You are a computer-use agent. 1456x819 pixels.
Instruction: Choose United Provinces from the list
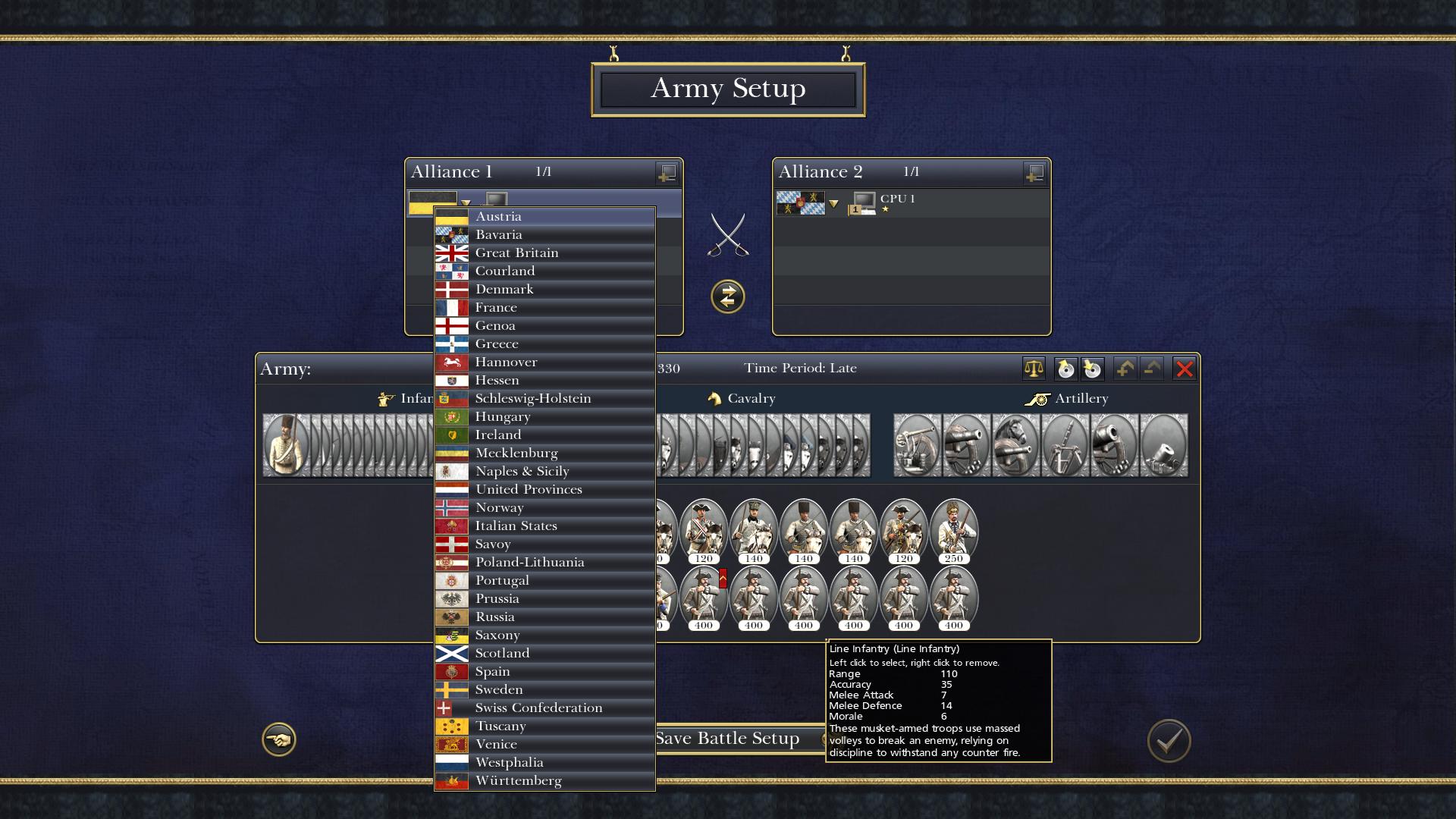tap(544, 490)
